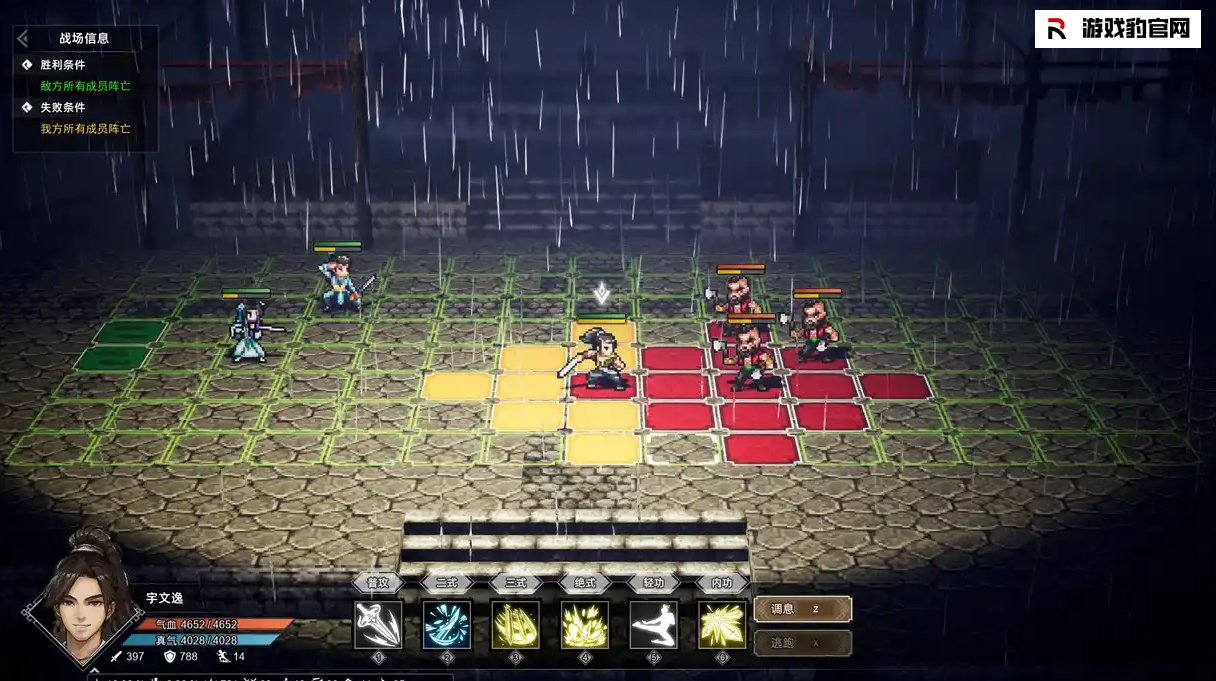Activate the 二式 blue slash skill
This screenshot has width=1216, height=681.
(x=447, y=624)
